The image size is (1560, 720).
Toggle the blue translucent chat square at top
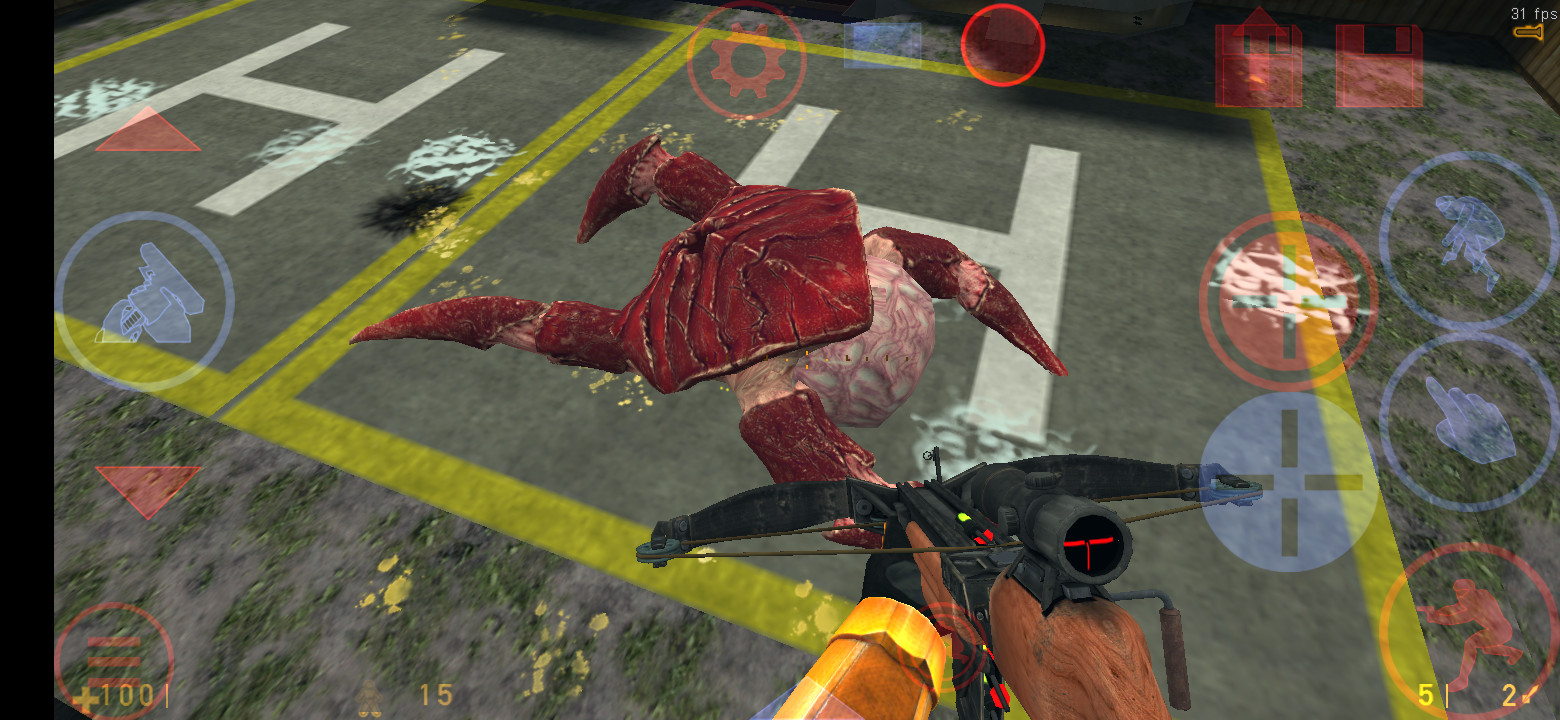880,45
